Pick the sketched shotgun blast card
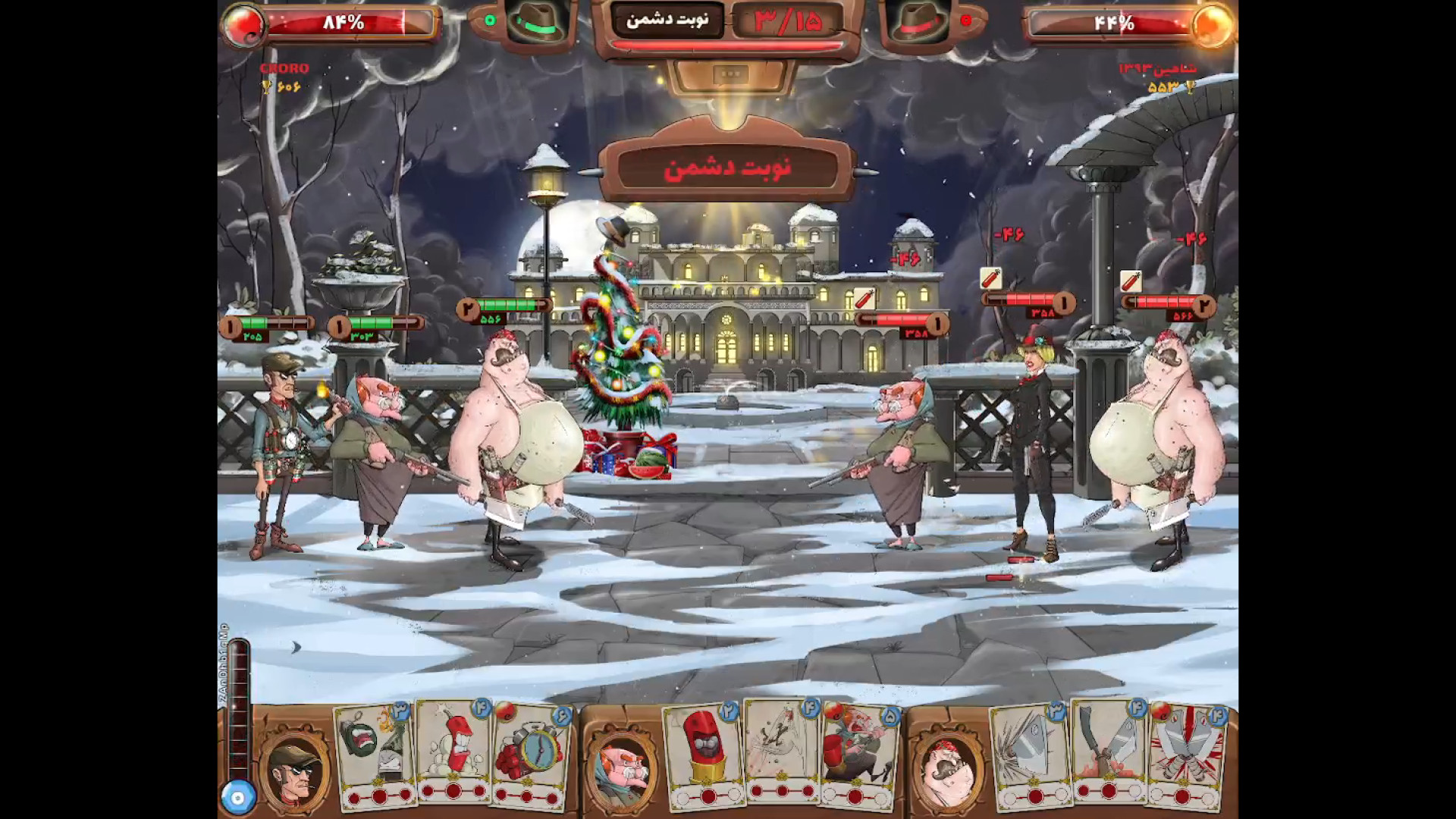 [781, 749]
